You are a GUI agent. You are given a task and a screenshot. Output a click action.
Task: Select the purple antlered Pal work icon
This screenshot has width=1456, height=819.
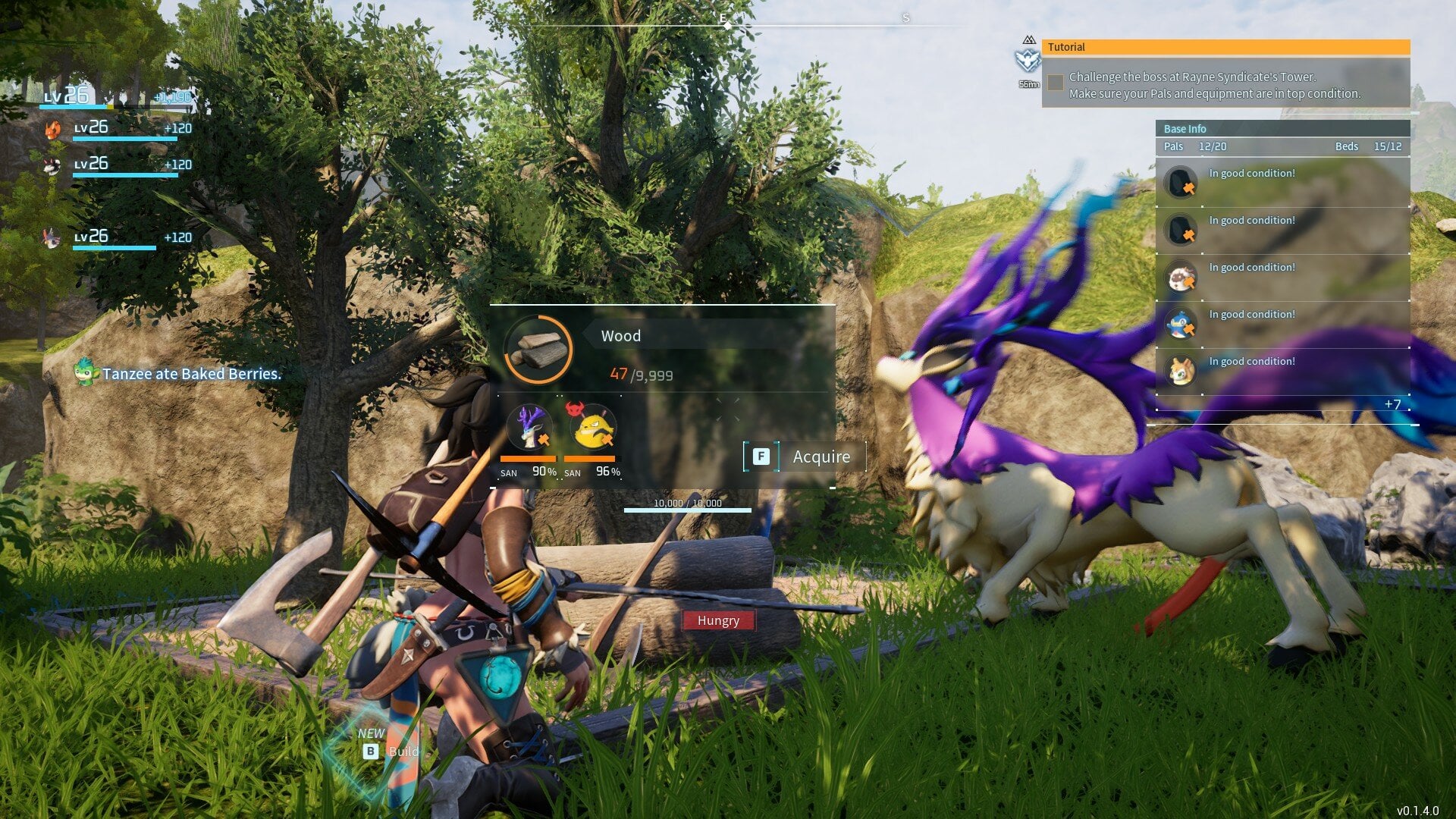529,427
